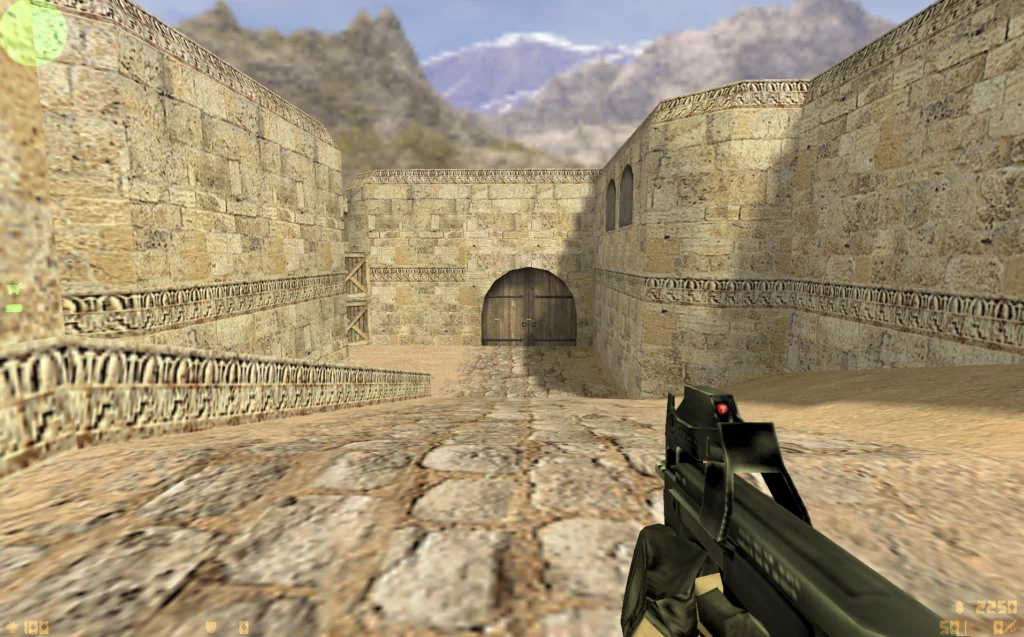This screenshot has height=637, width=1024.
Task: Click the green circular radar
Action: click(x=32, y=31)
